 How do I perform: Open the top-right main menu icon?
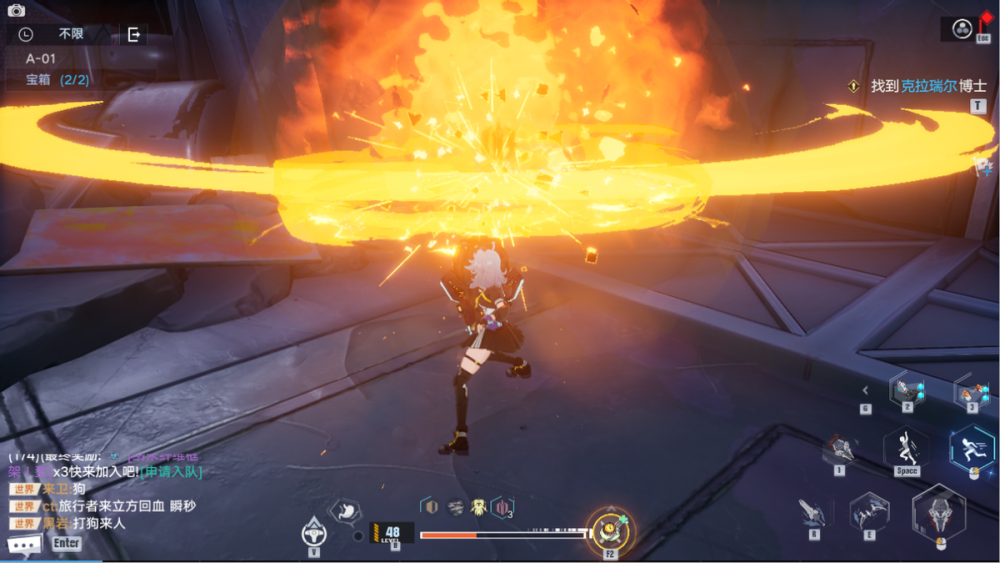pos(962,29)
